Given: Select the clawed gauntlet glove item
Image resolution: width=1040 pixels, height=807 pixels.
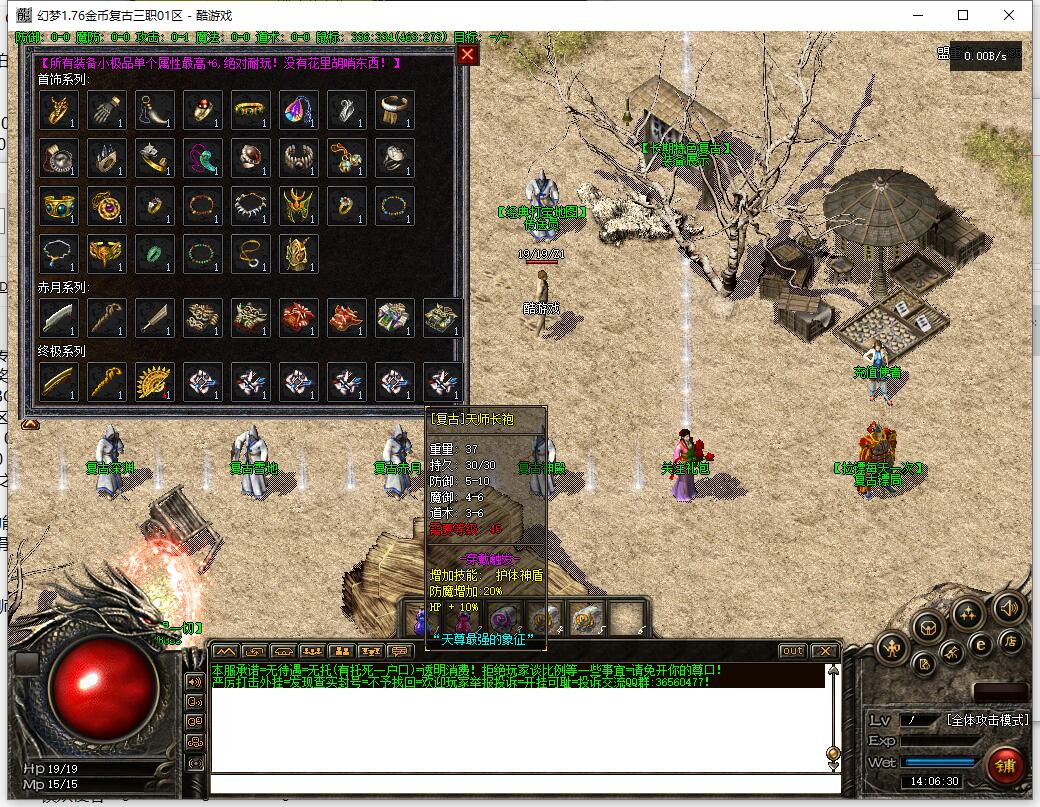Looking at the screenshot, I should tap(107, 110).
